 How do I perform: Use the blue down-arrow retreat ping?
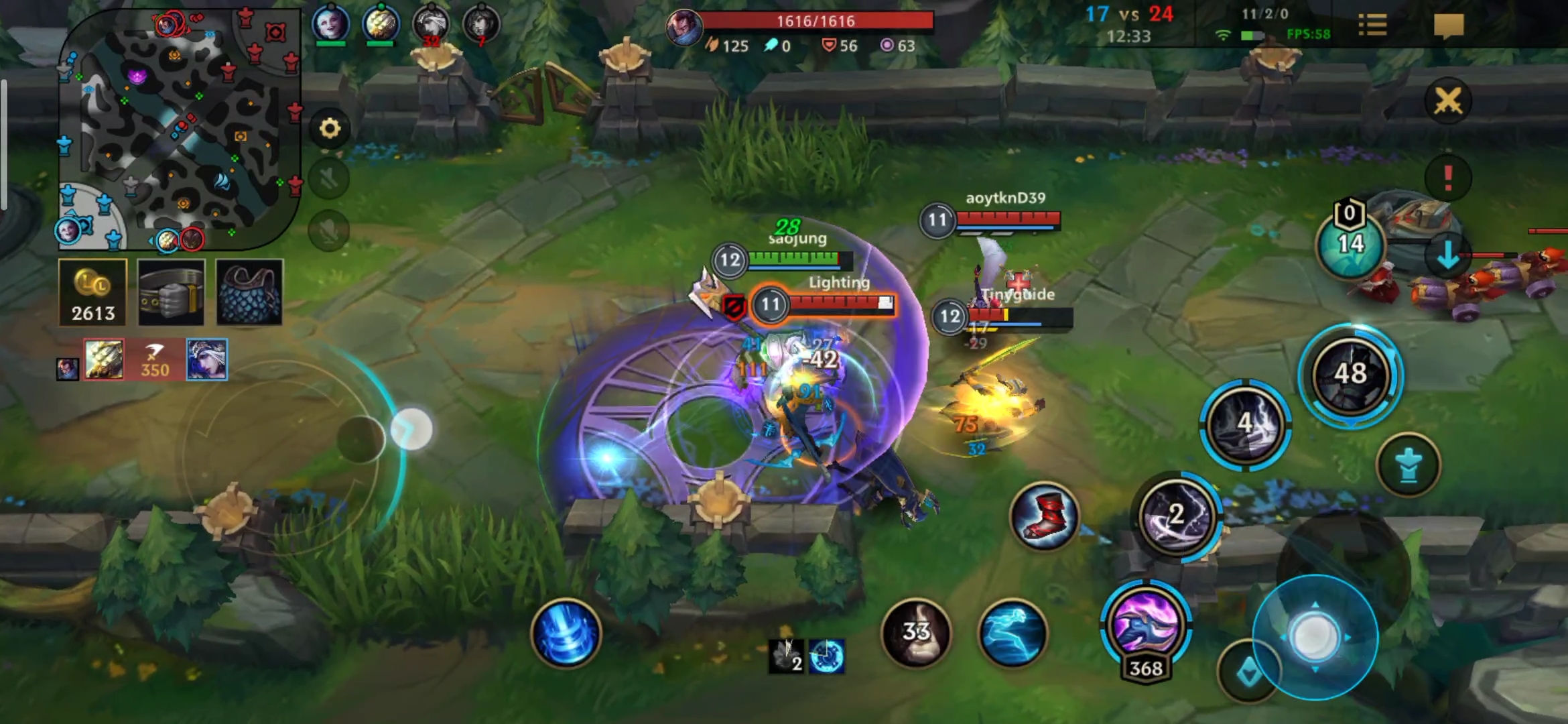pos(1447,255)
